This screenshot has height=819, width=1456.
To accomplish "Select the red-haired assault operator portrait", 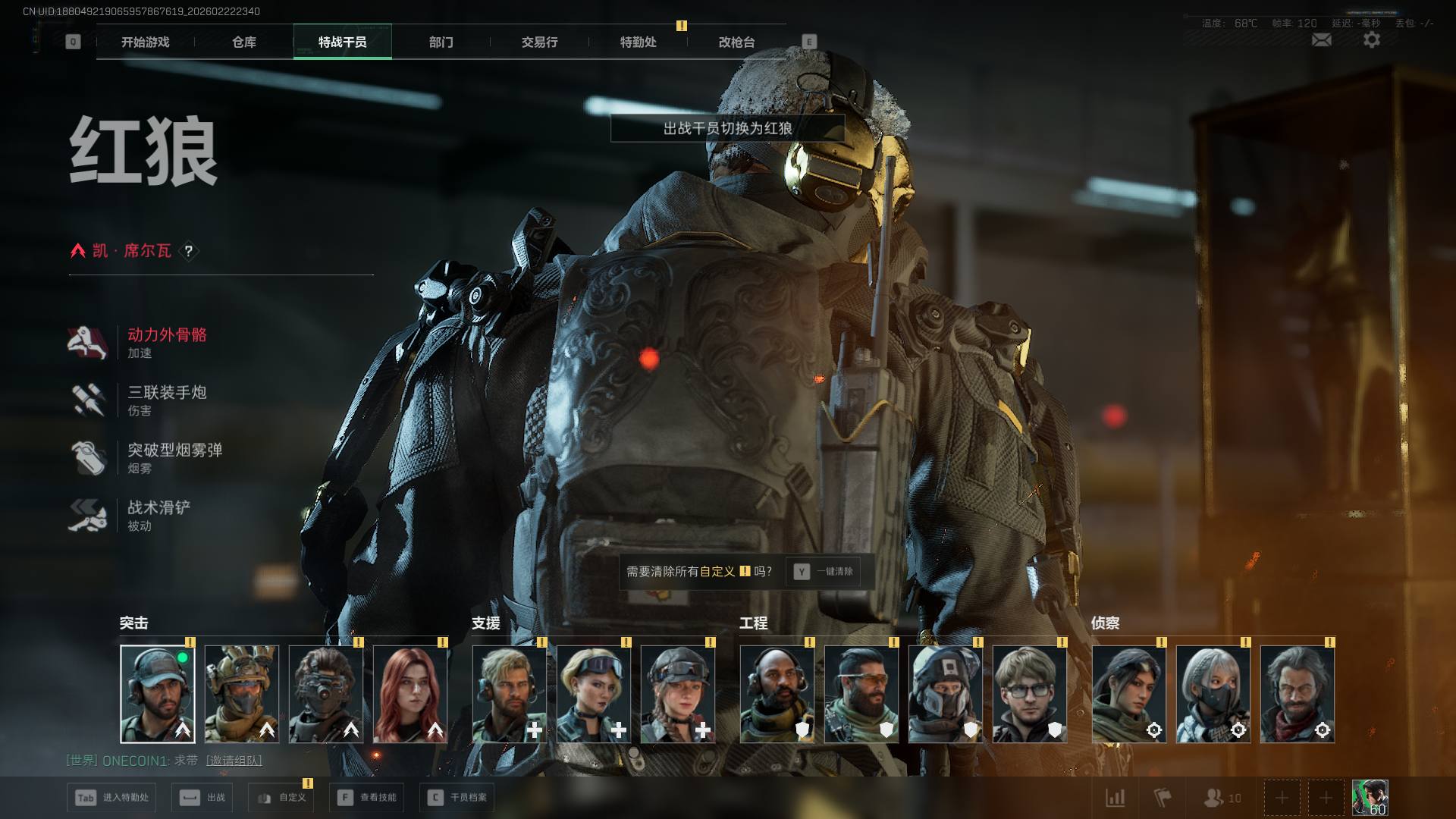I will click(x=410, y=694).
